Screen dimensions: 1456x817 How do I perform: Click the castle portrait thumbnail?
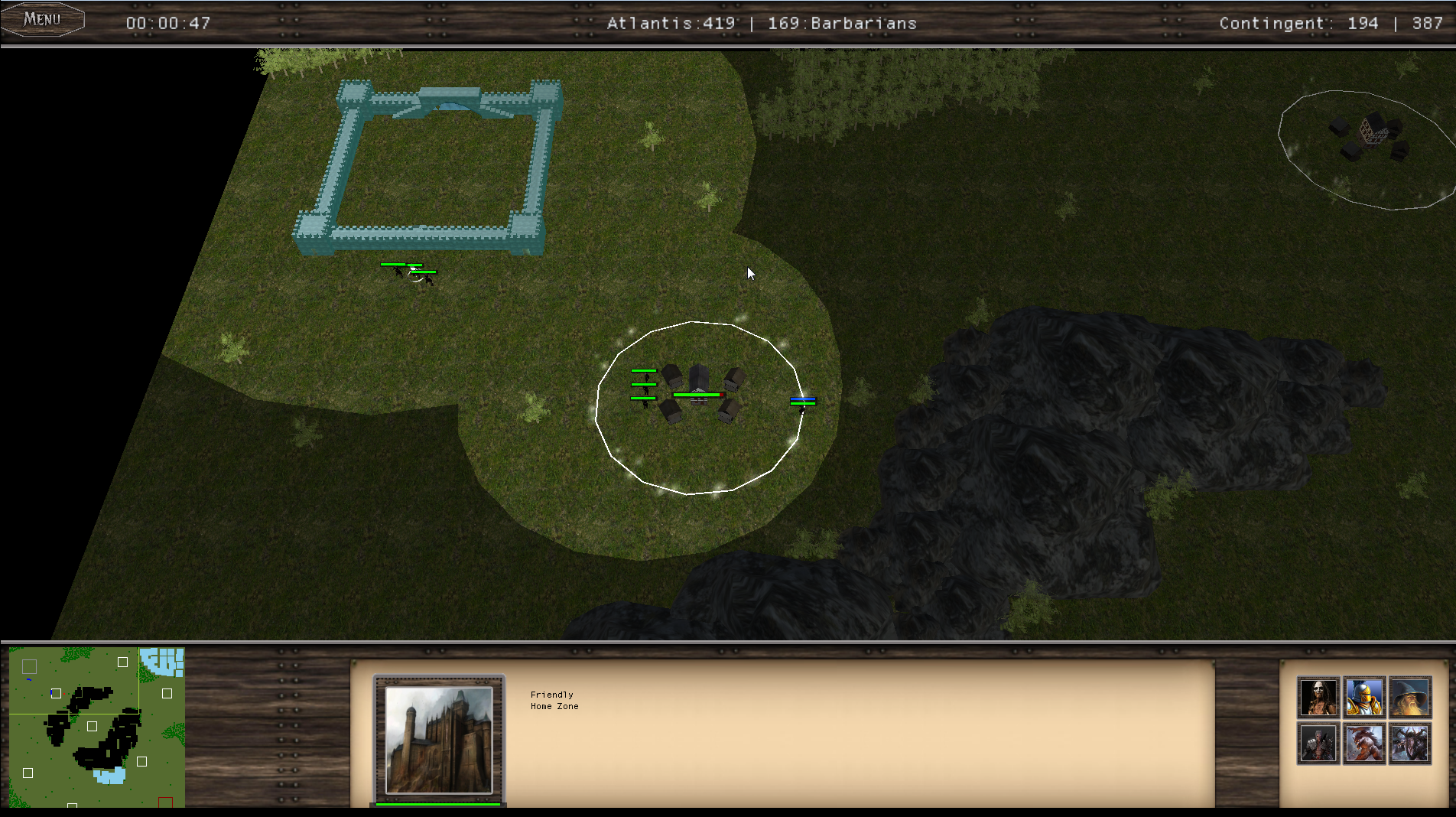coord(439,740)
